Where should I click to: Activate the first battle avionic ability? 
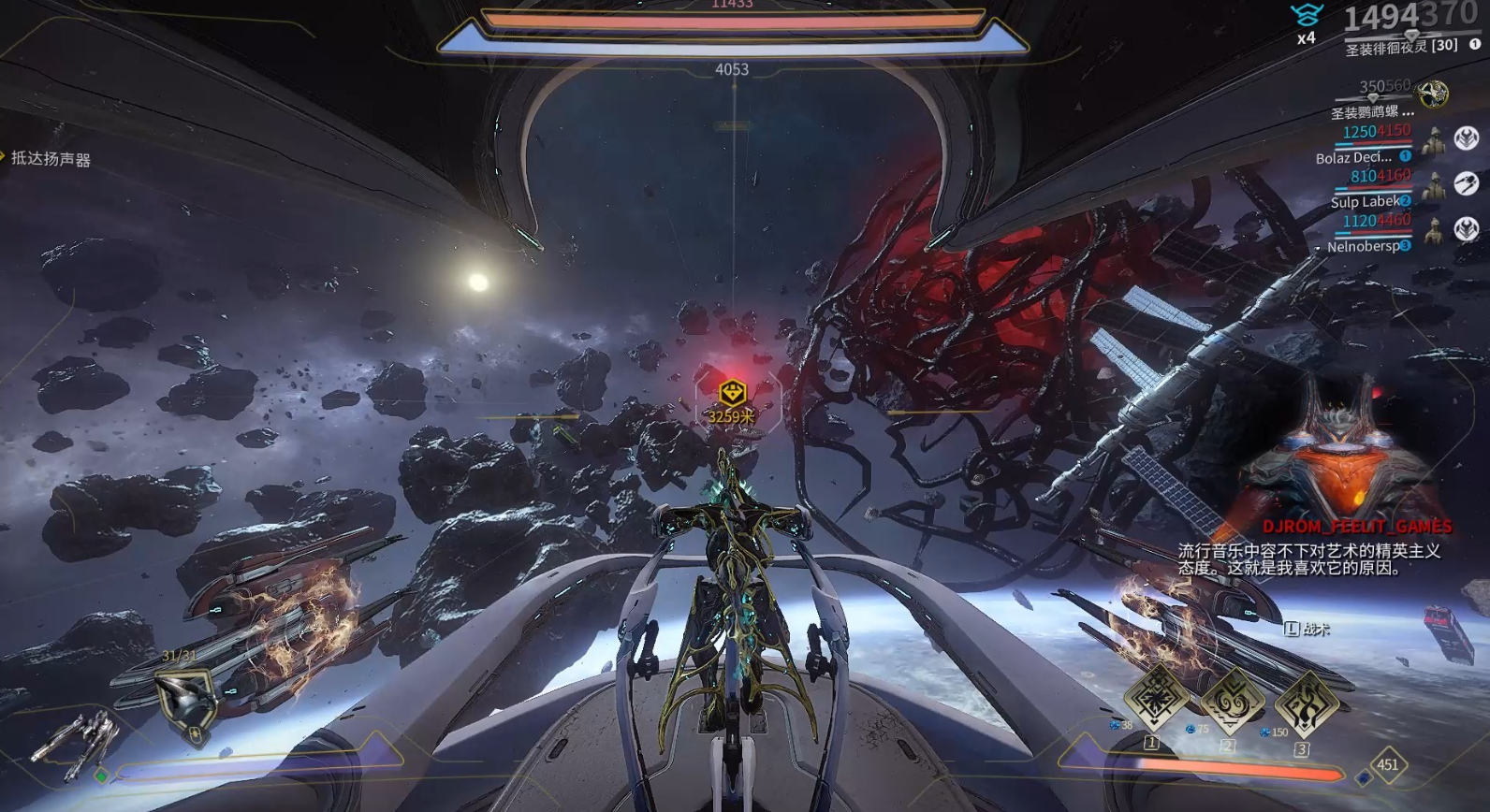tap(1156, 697)
